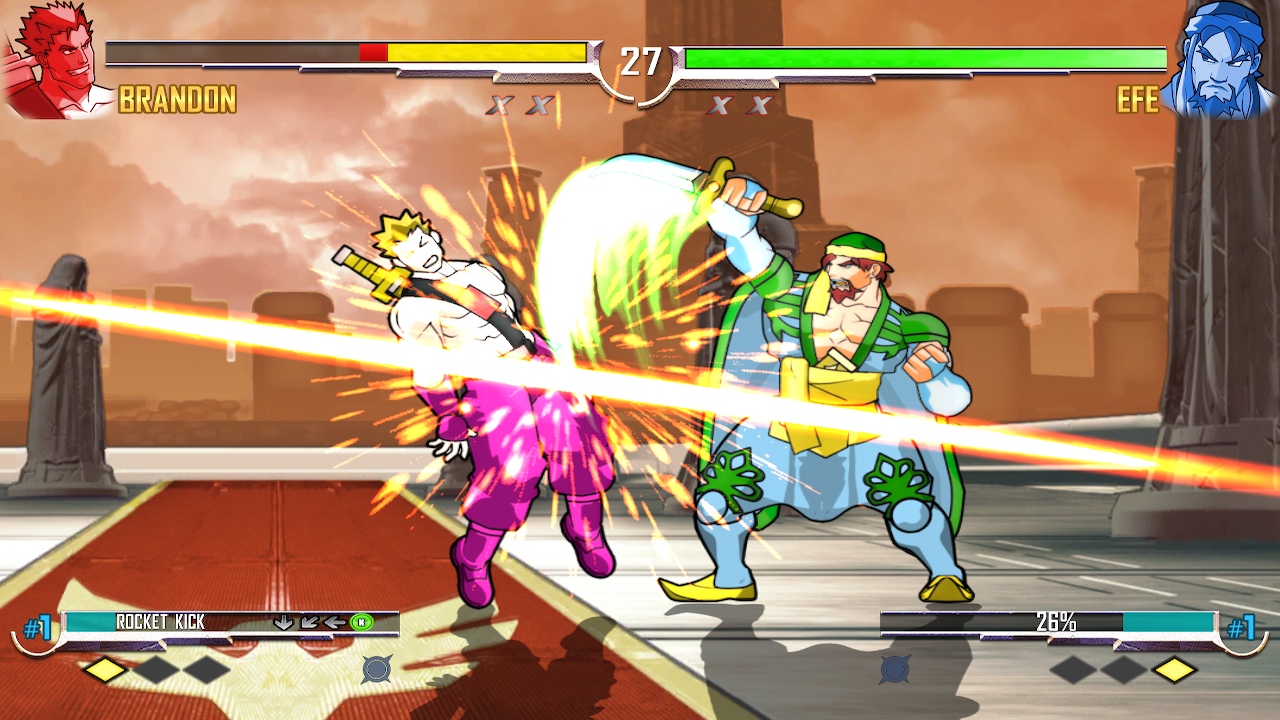Click the round timer showing 27
This screenshot has height=720, width=1280.
(640, 58)
